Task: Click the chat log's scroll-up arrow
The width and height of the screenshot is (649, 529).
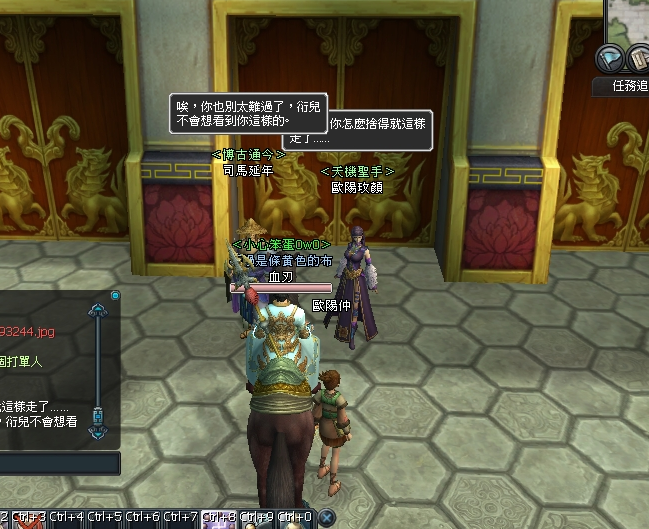Action: pyautogui.click(x=98, y=312)
